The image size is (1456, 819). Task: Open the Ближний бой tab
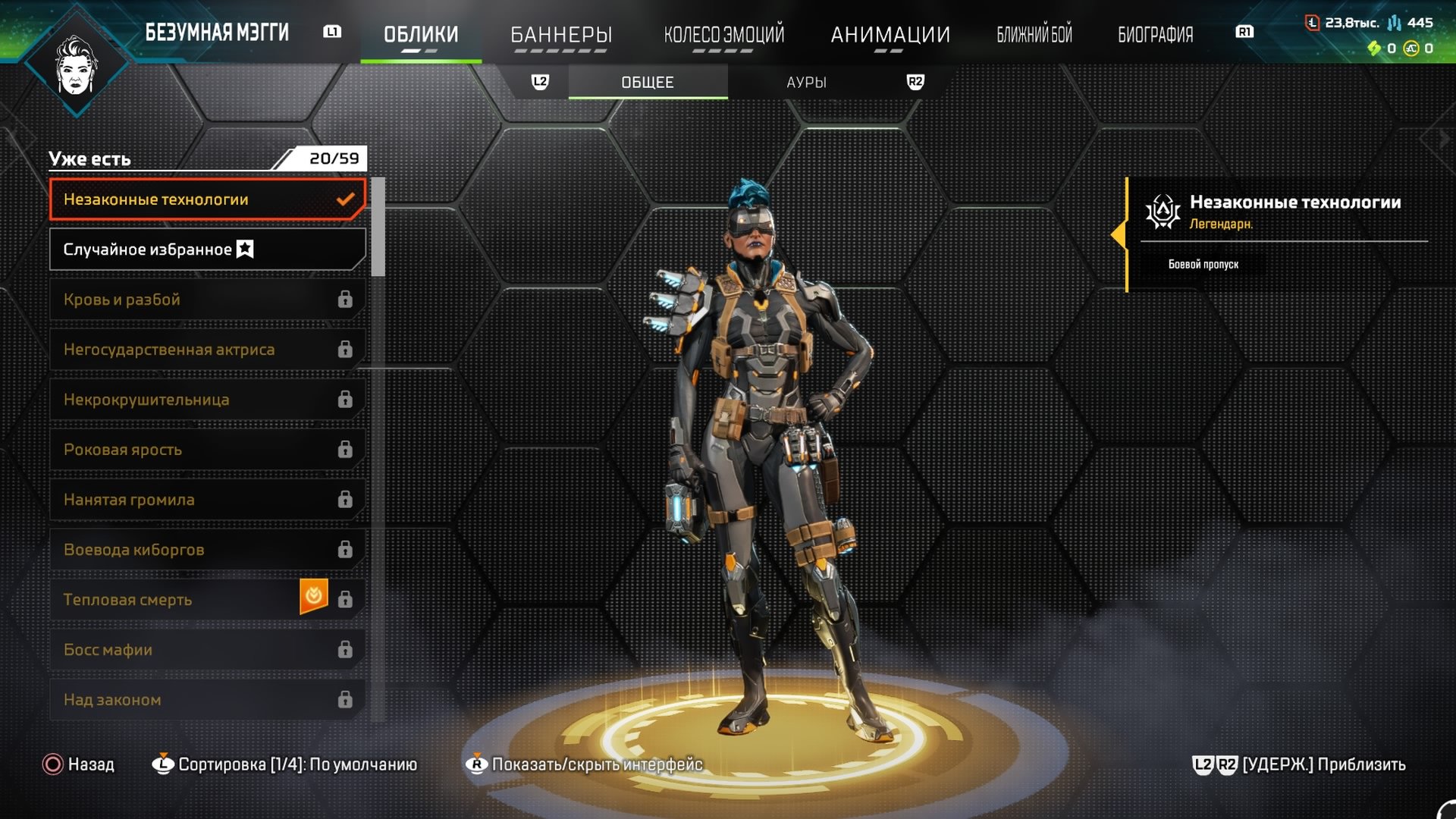1034,34
